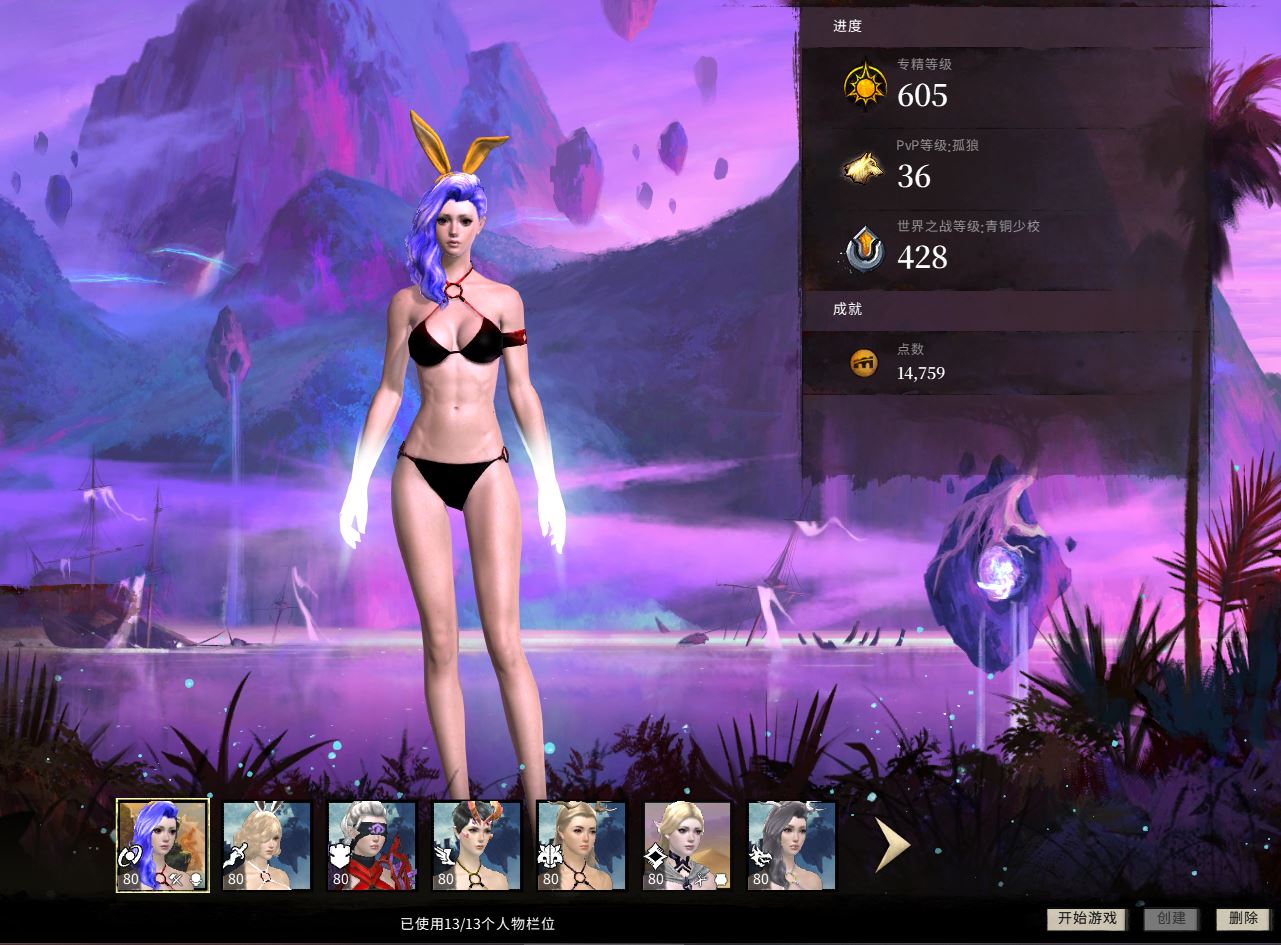Select the blonde character with desert background
The width and height of the screenshot is (1281, 945).
[687, 846]
